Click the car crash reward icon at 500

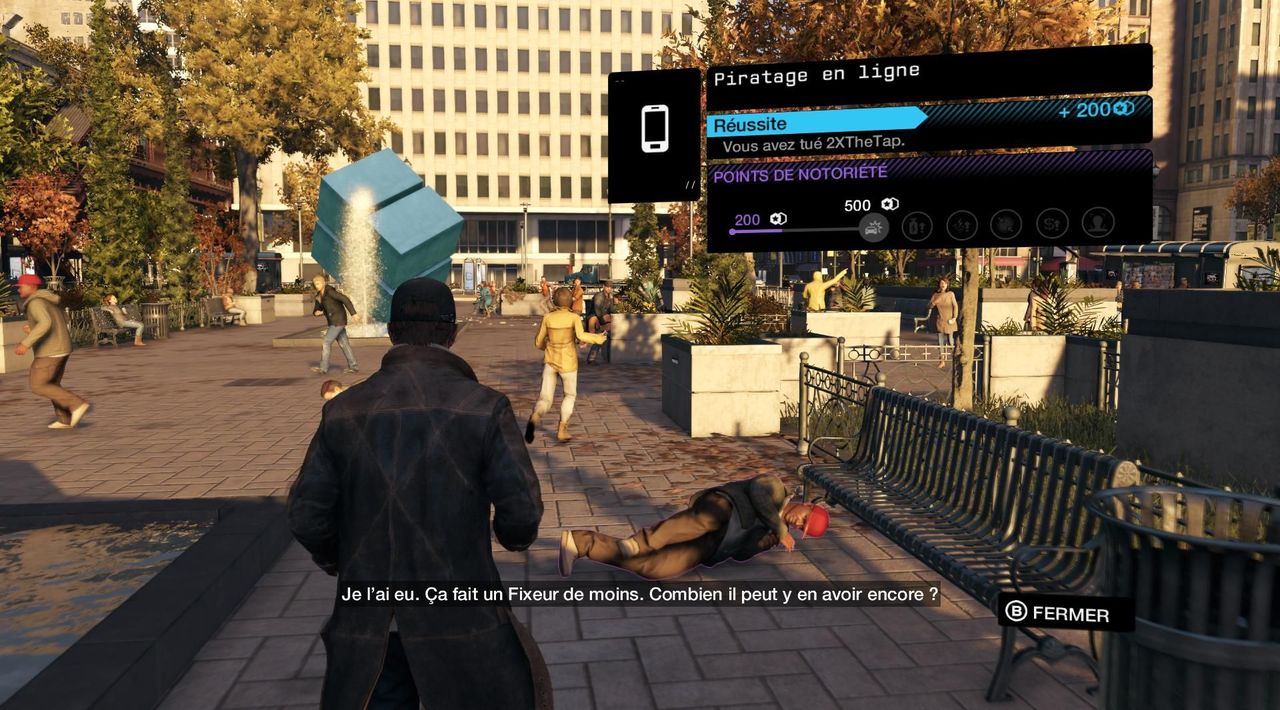click(873, 227)
